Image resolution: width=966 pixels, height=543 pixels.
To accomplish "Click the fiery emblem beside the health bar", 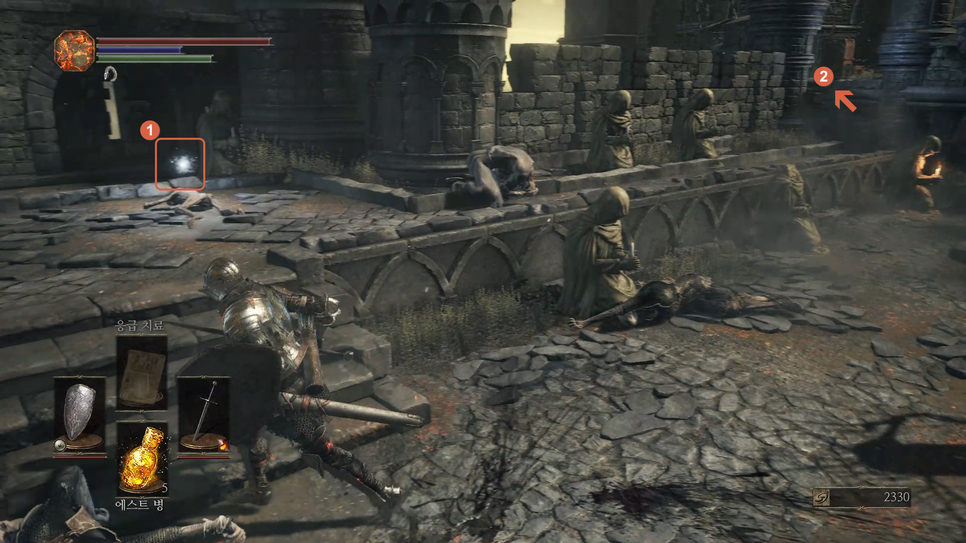I will pos(74,51).
